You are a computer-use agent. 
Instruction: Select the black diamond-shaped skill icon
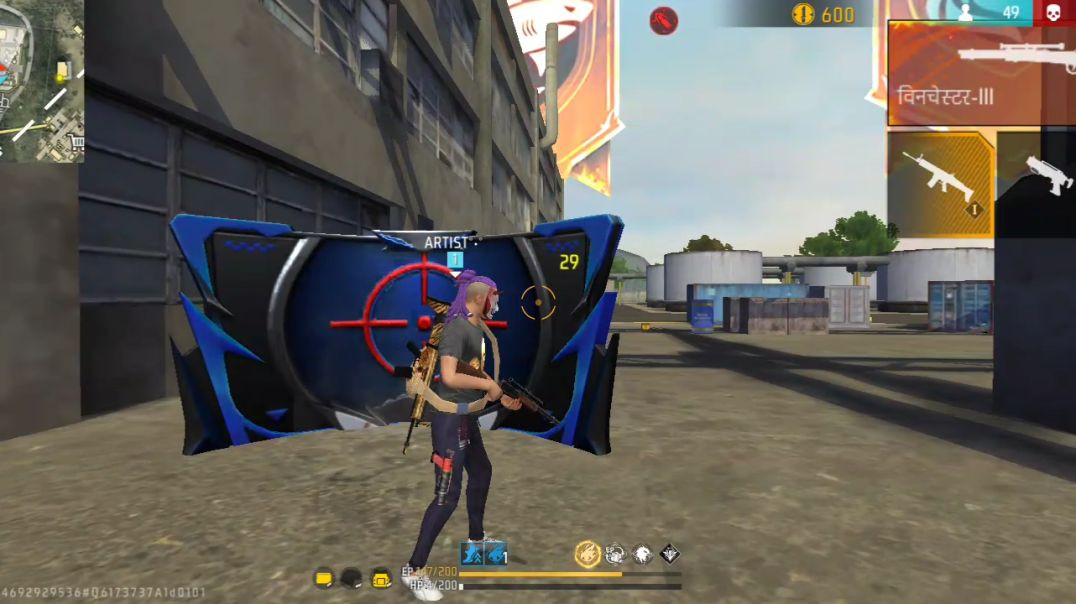coord(669,553)
